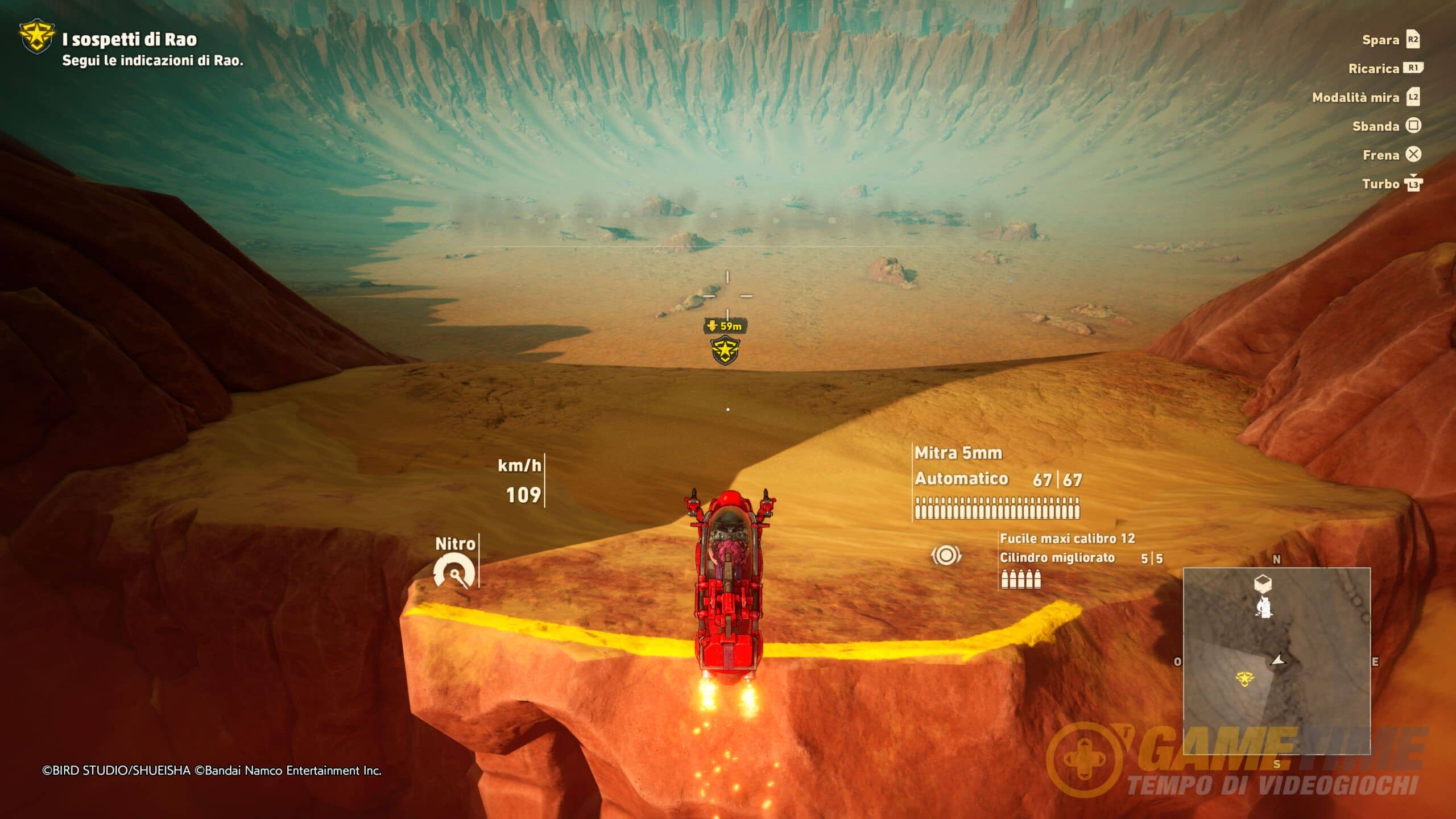
Task: Select the yellow quest marker on minimap
Action: pyautogui.click(x=1245, y=678)
